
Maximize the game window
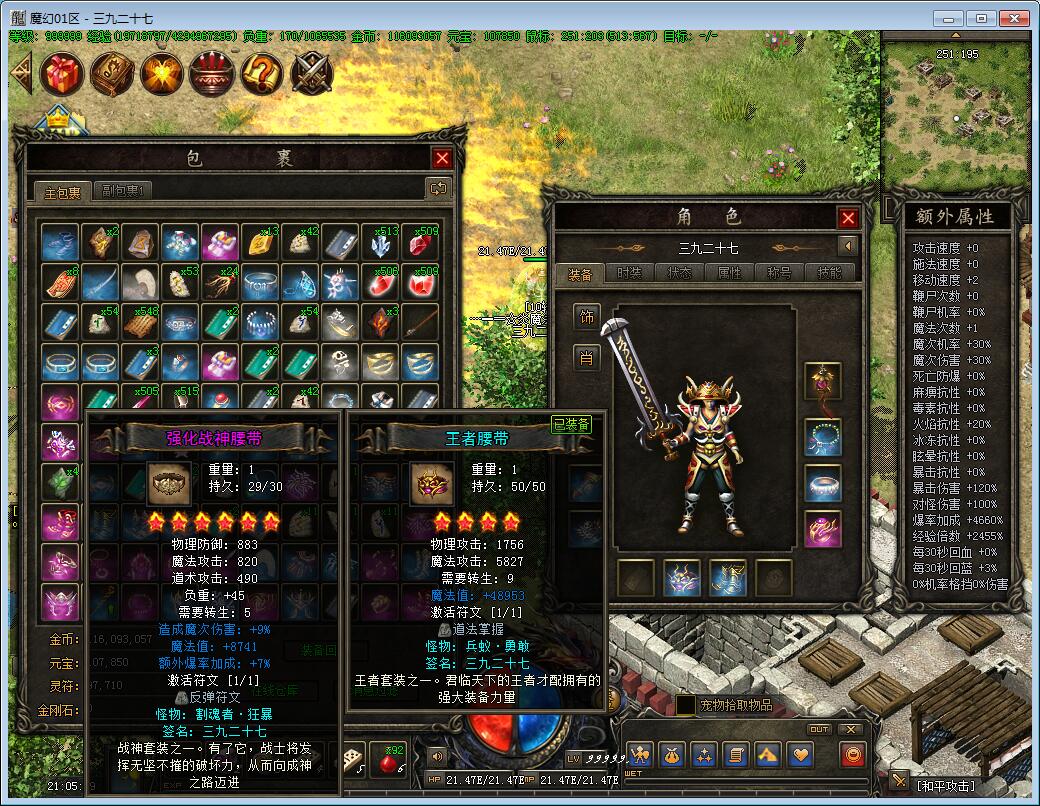(982, 18)
